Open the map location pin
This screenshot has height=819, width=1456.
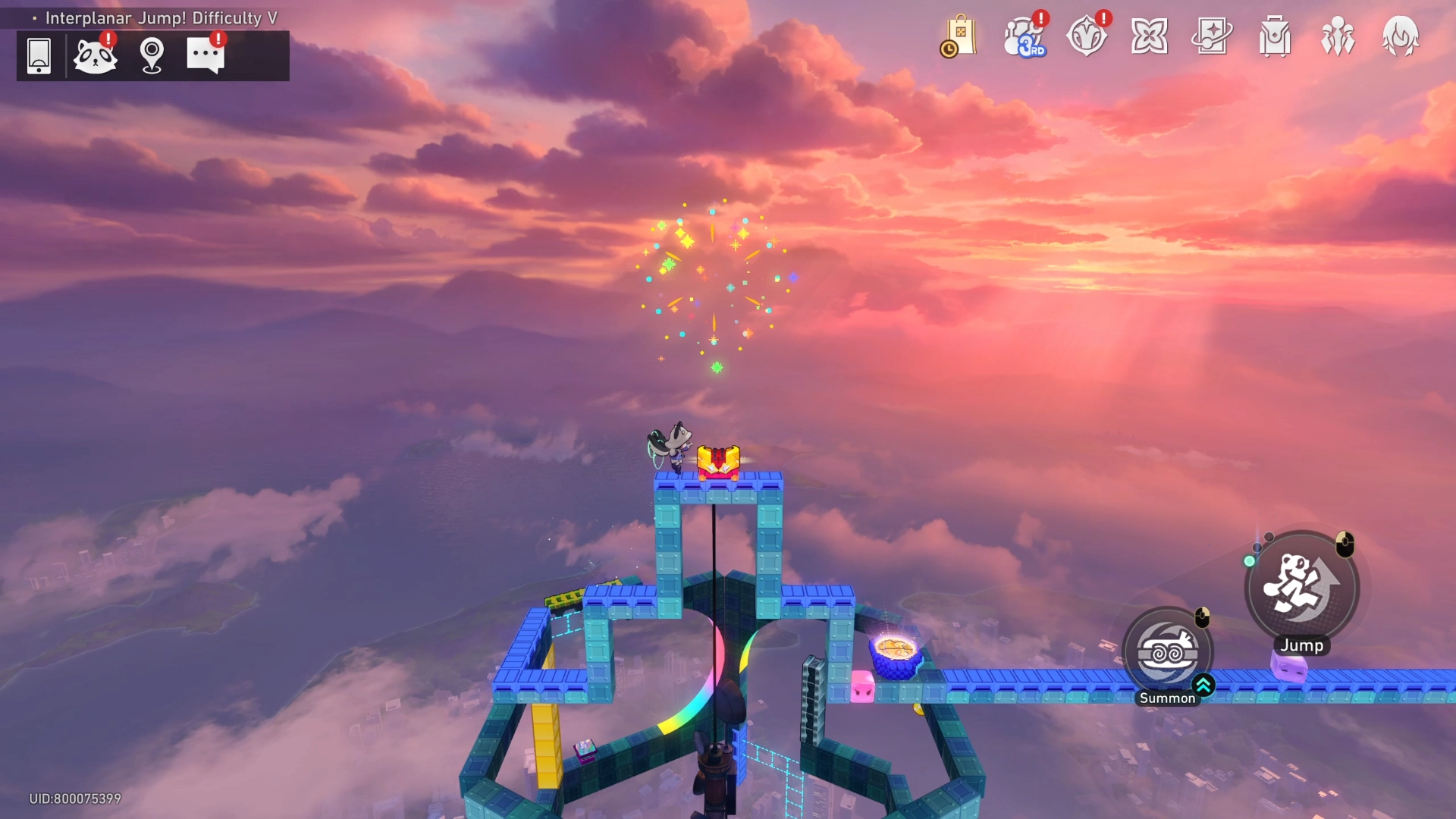(152, 55)
